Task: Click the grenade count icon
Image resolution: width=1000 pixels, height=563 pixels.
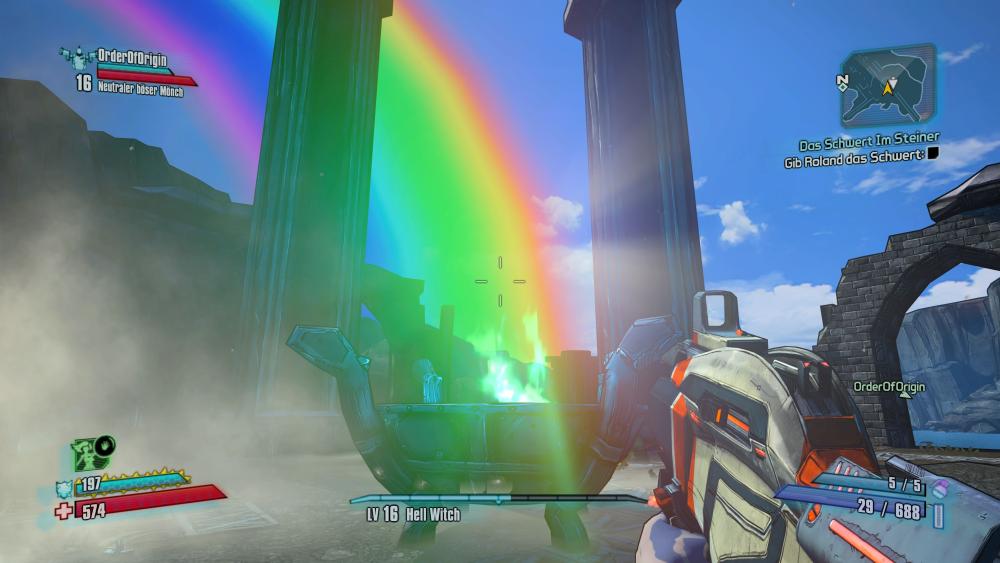Action: point(938,489)
